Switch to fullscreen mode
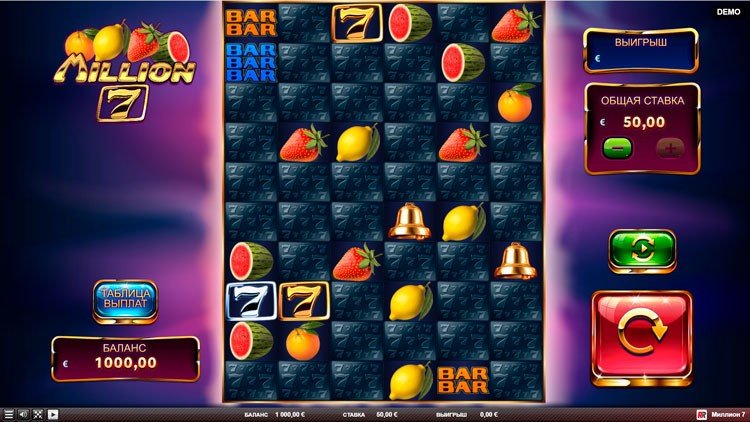Viewport: 750px width, 422px height. point(38,414)
